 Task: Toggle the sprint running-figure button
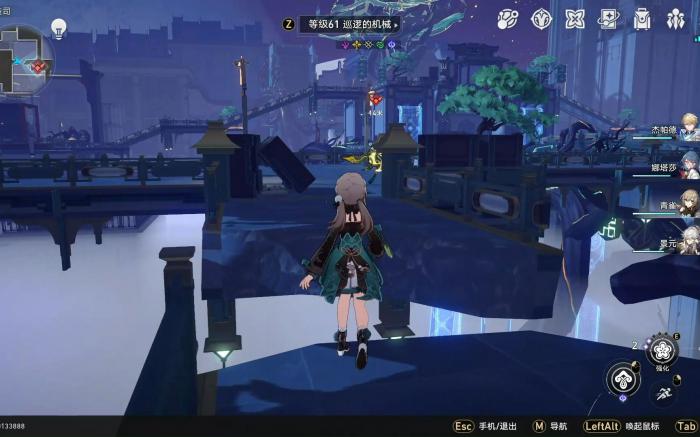664,395
